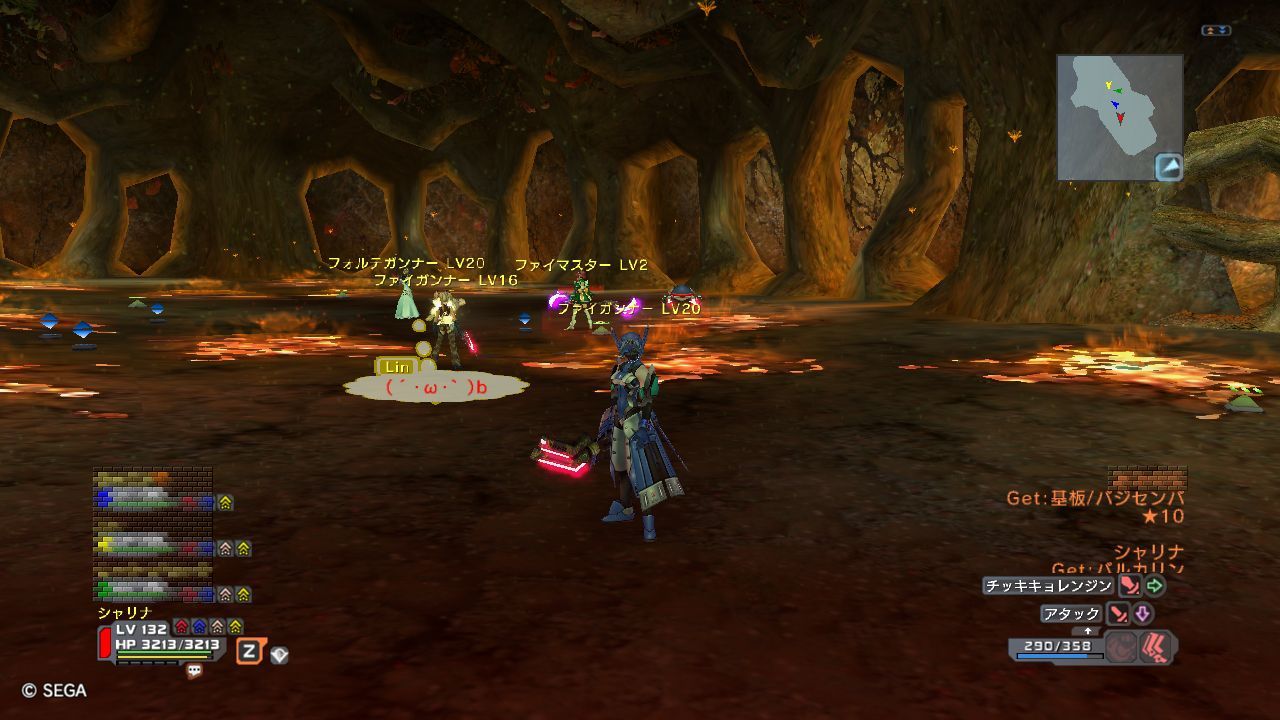This screenshot has height=720, width=1280.
Task: Select the red double-blade weapon slot
Action: pos(1156,648)
